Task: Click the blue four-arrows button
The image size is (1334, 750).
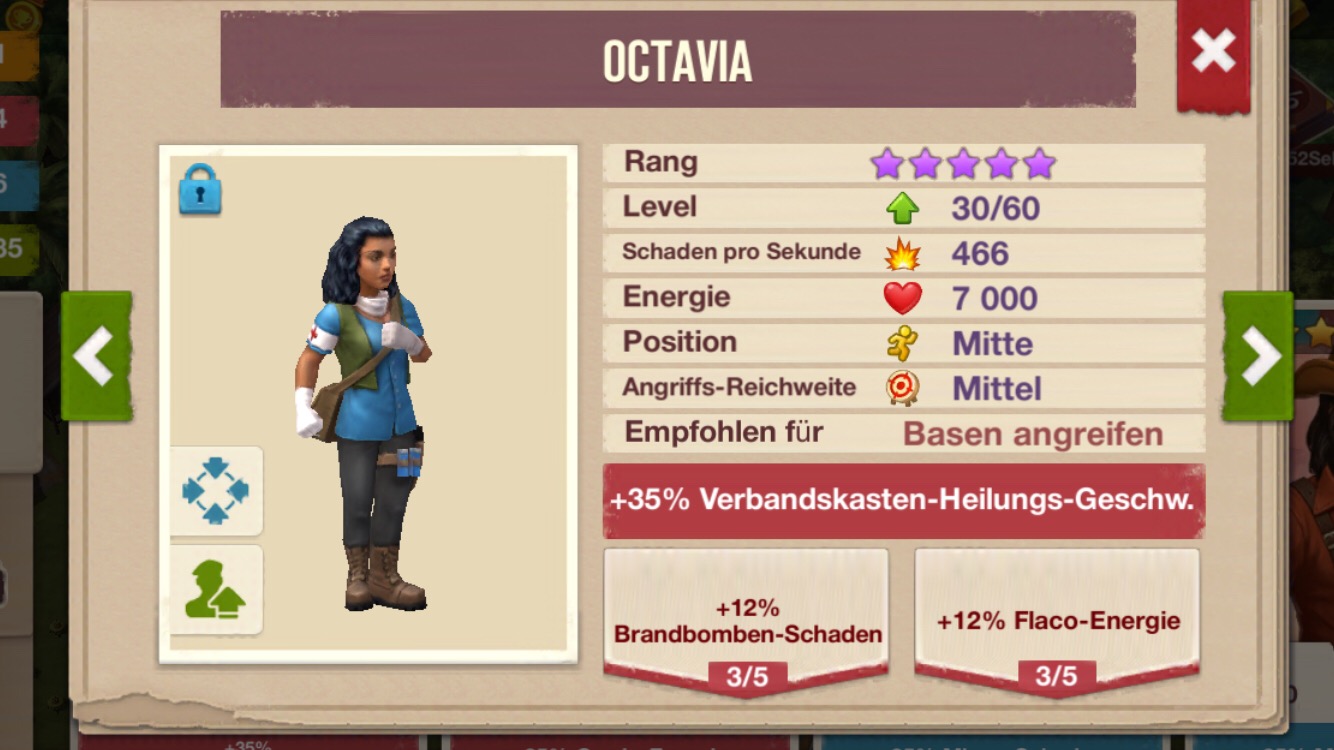Action: tap(215, 491)
